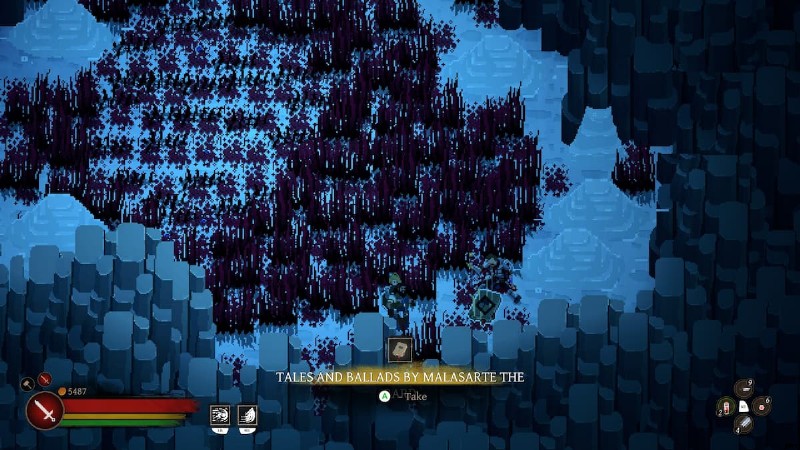Activate the dash charge ability icon
The image size is (800, 450).
click(220, 414)
